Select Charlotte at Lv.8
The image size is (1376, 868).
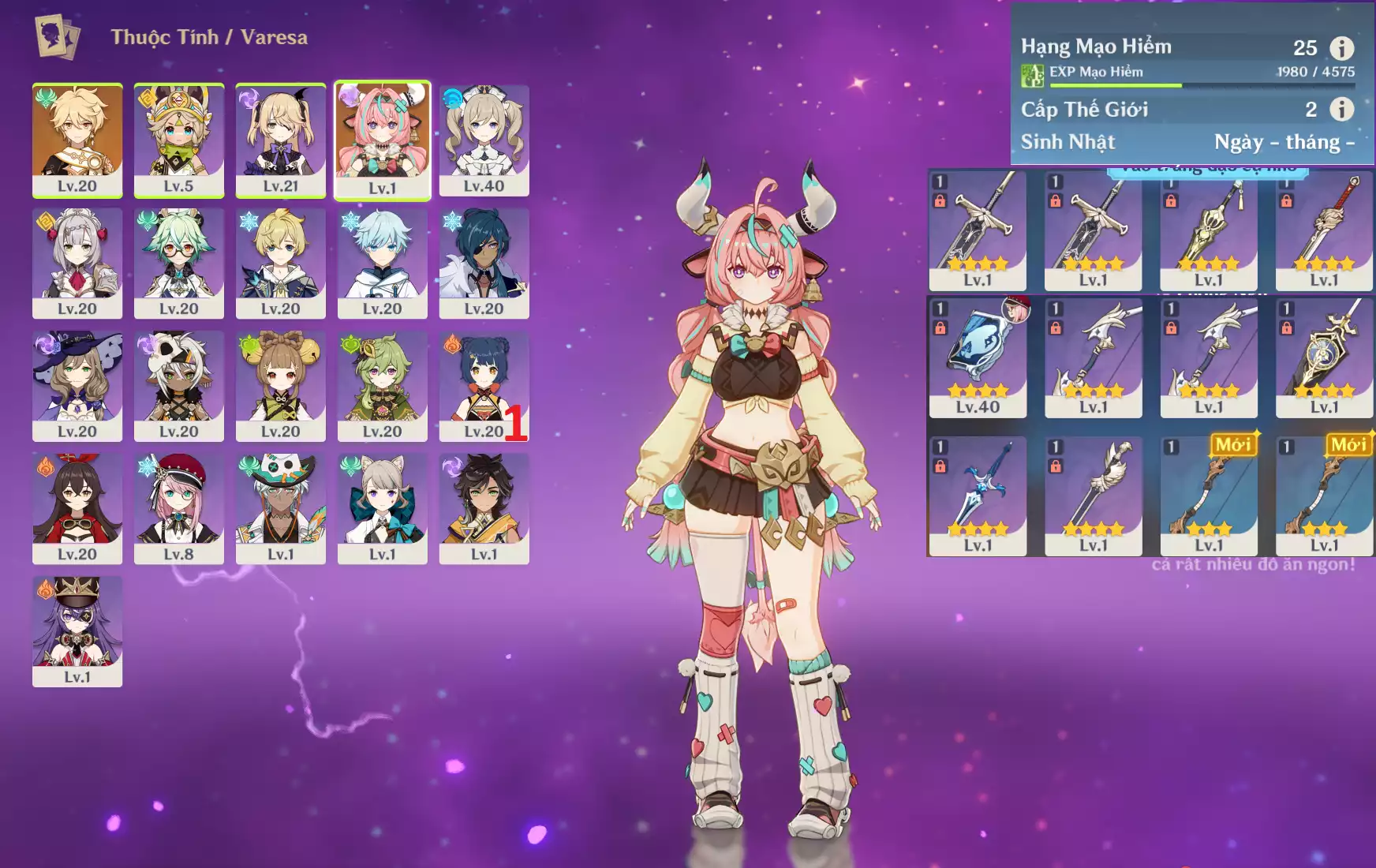[x=179, y=507]
